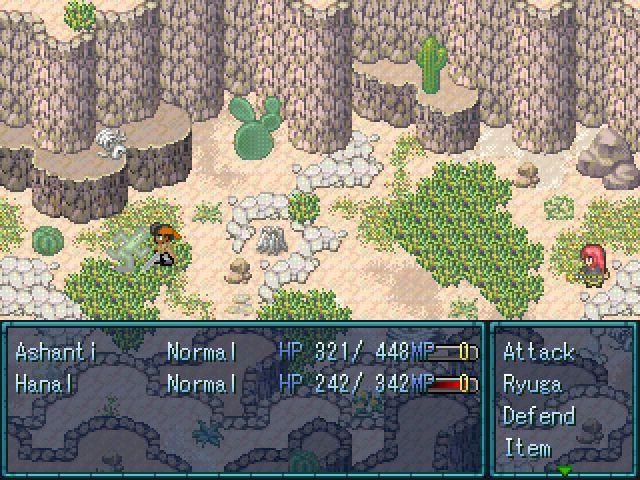
Task: Pick the Defend command
Action: [539, 416]
